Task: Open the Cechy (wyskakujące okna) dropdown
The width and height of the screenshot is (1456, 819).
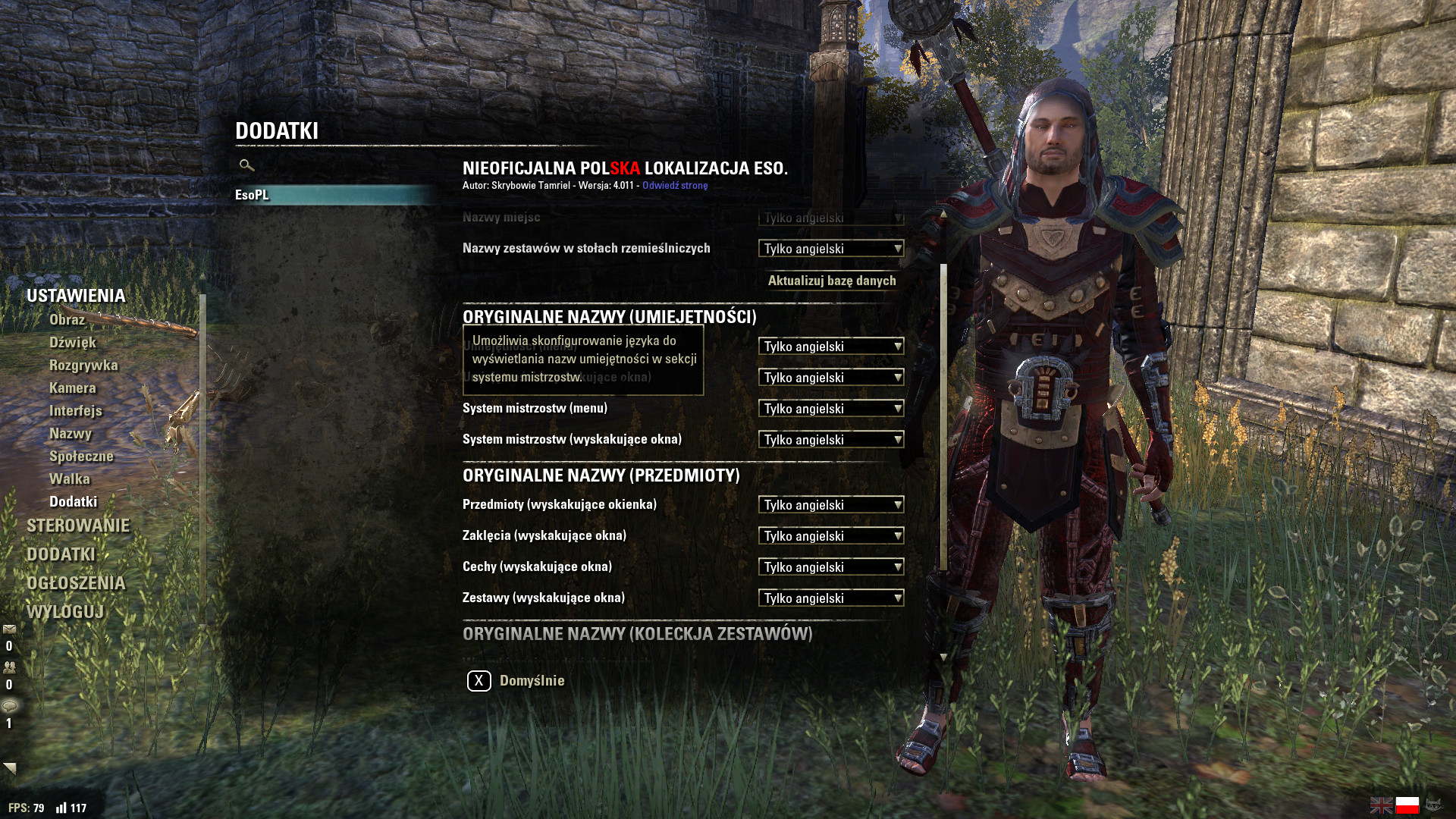Action: pyautogui.click(x=831, y=567)
